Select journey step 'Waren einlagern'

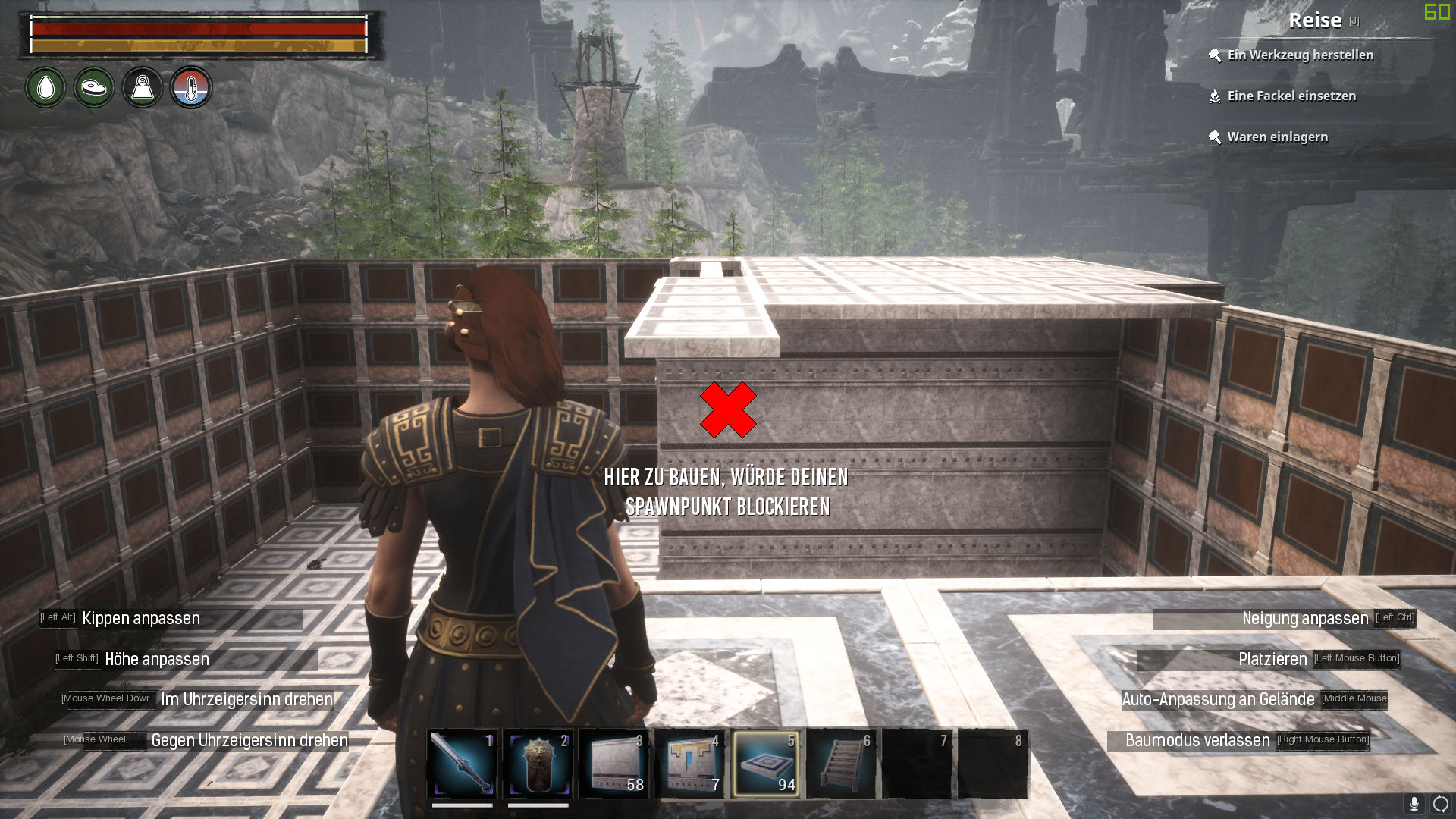1277,136
